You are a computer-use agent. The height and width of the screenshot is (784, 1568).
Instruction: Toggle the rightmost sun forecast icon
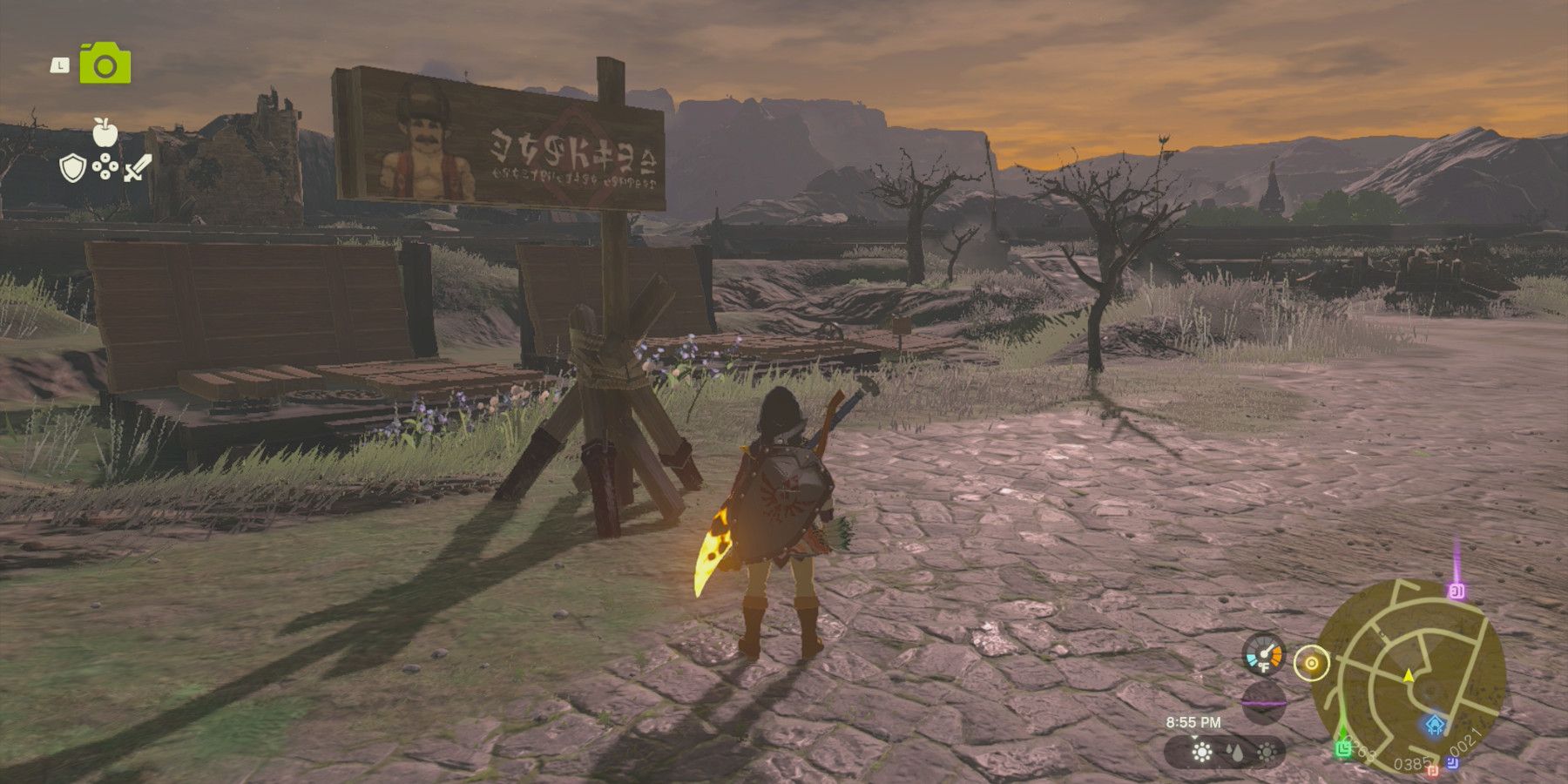click(1267, 752)
